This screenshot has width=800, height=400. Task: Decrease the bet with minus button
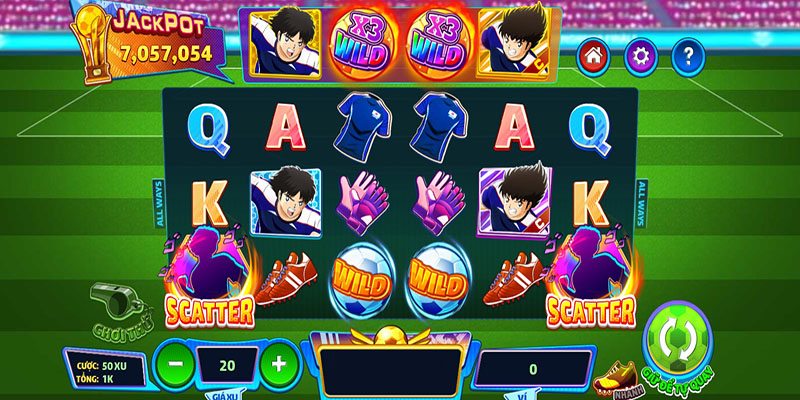click(x=175, y=365)
